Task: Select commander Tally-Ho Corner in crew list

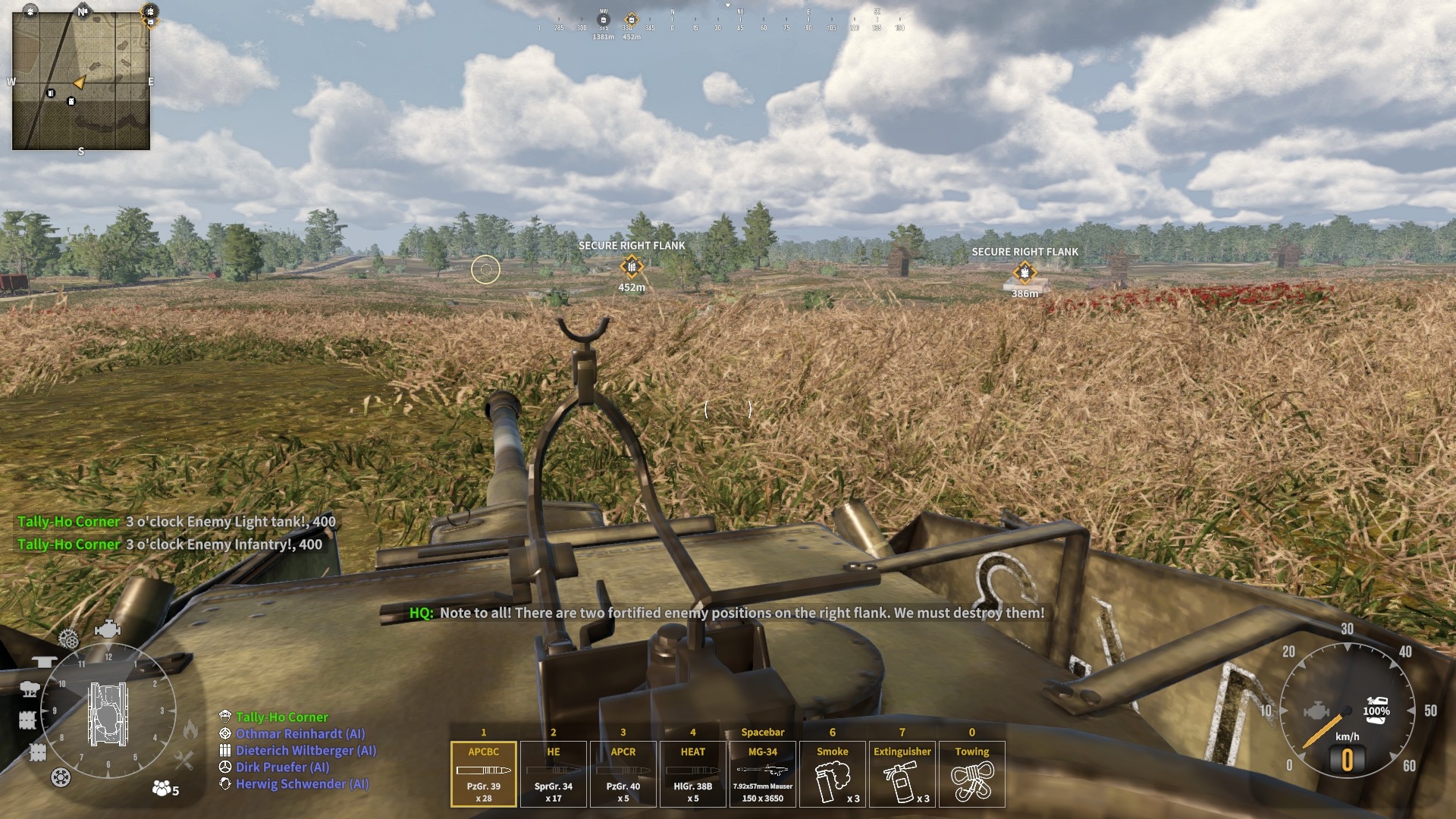Action: point(281,717)
